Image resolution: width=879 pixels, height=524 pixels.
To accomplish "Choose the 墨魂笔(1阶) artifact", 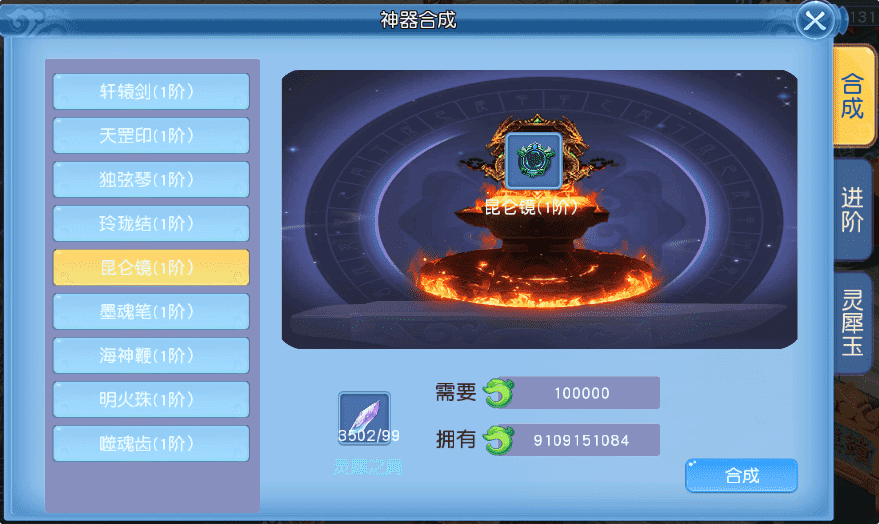I will 151,312.
